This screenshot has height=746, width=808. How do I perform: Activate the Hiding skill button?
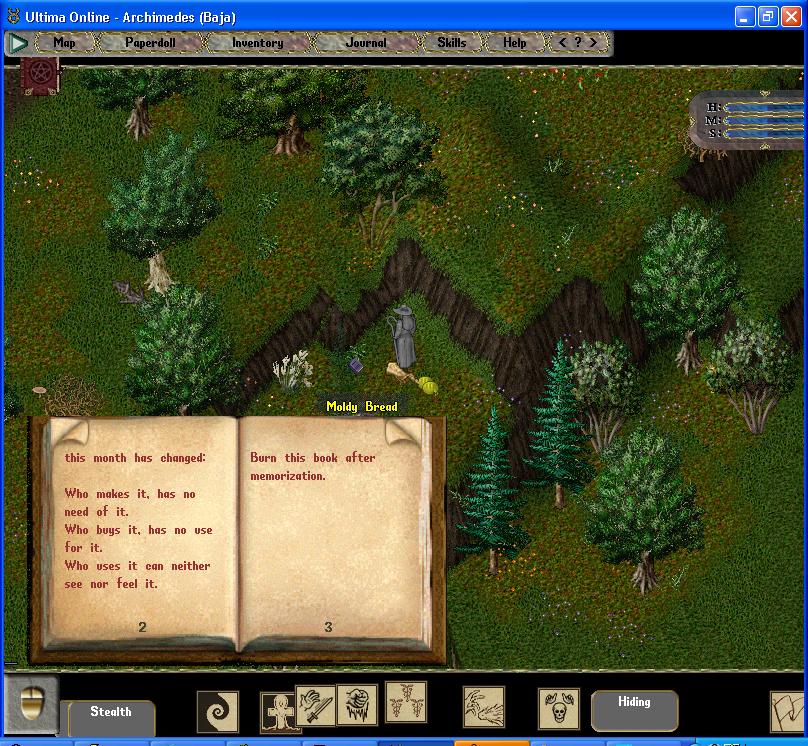pos(634,703)
